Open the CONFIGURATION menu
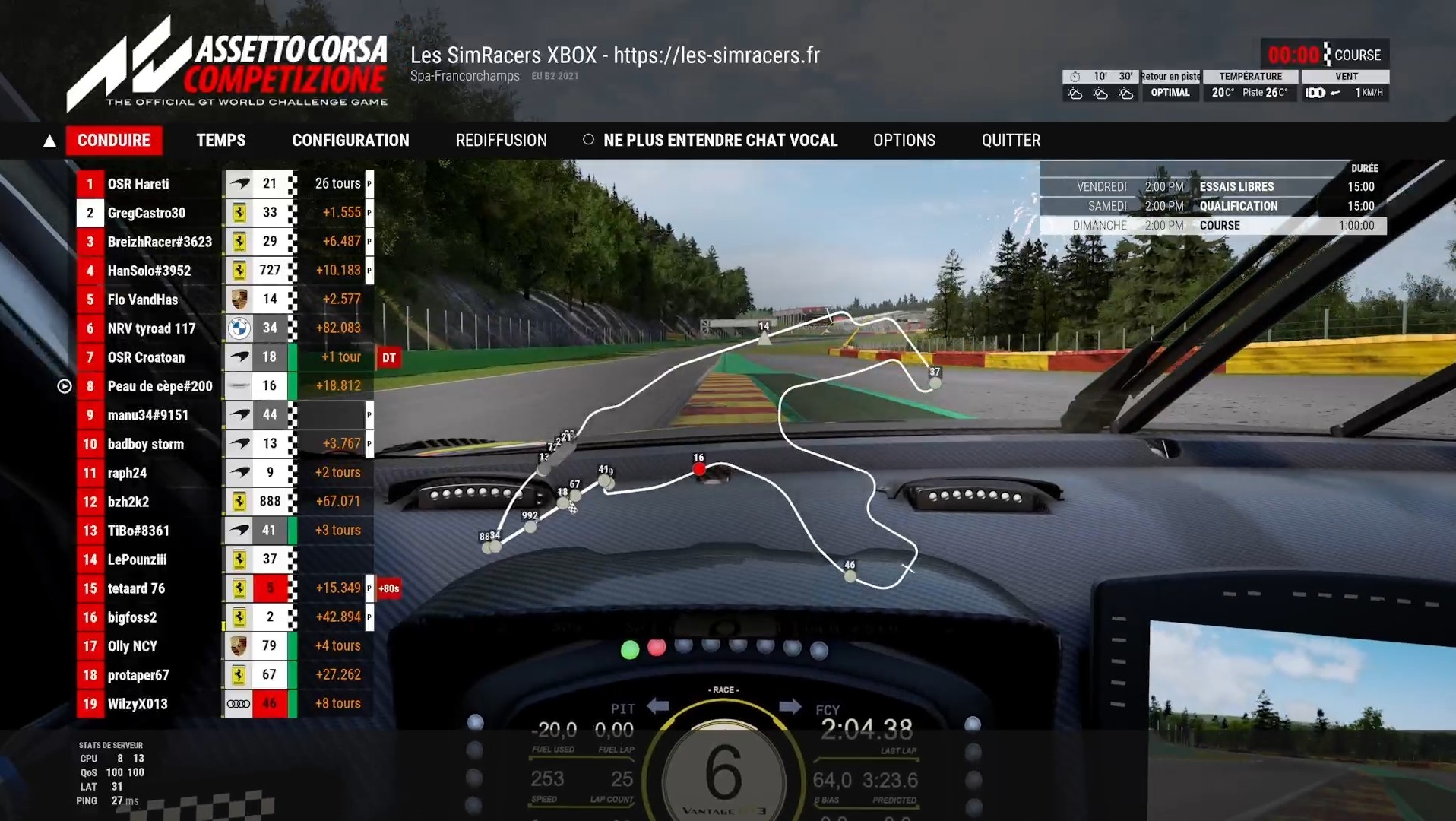 pyautogui.click(x=350, y=141)
